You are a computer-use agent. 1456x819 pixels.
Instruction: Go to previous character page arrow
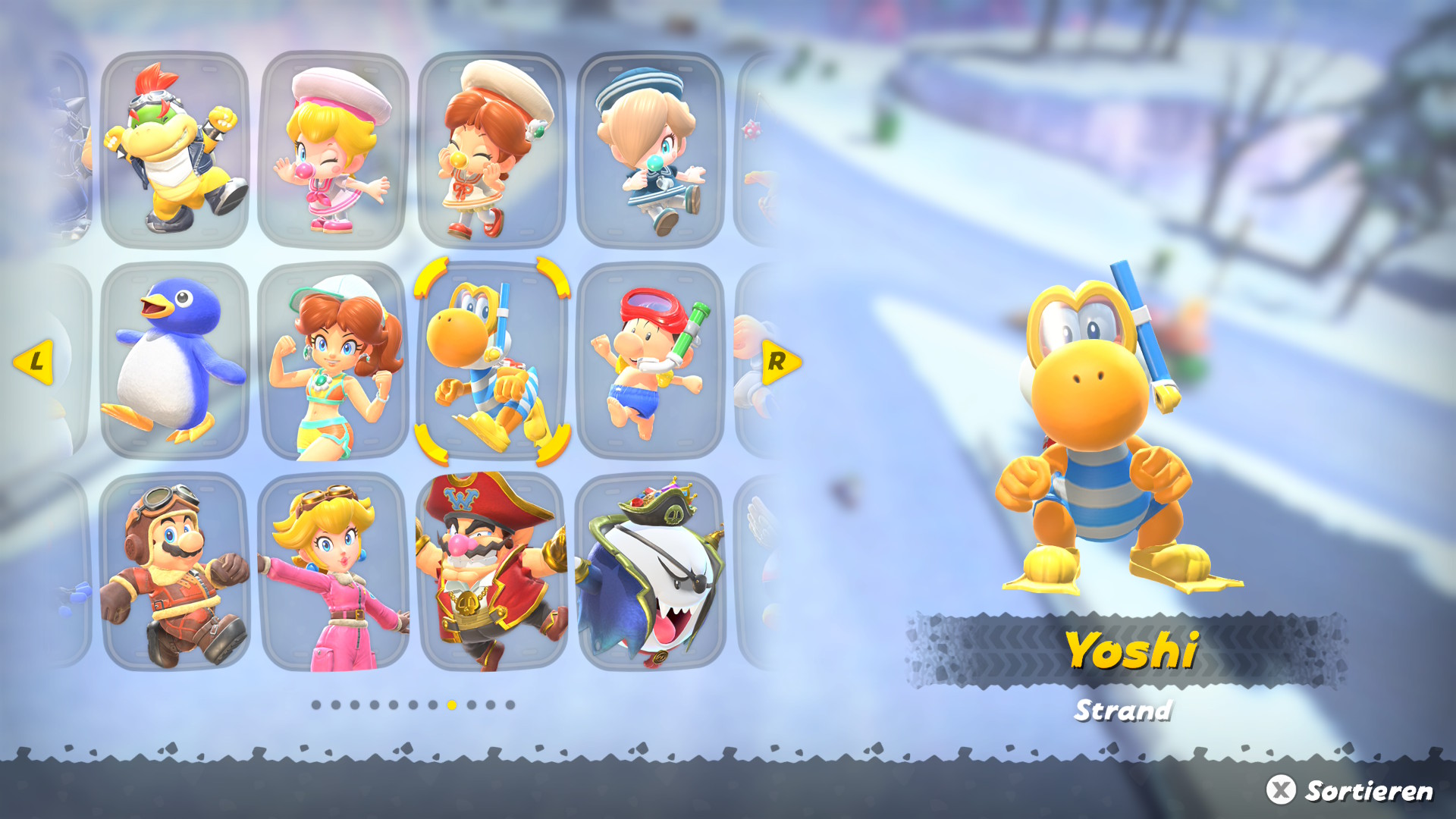pos(34,362)
